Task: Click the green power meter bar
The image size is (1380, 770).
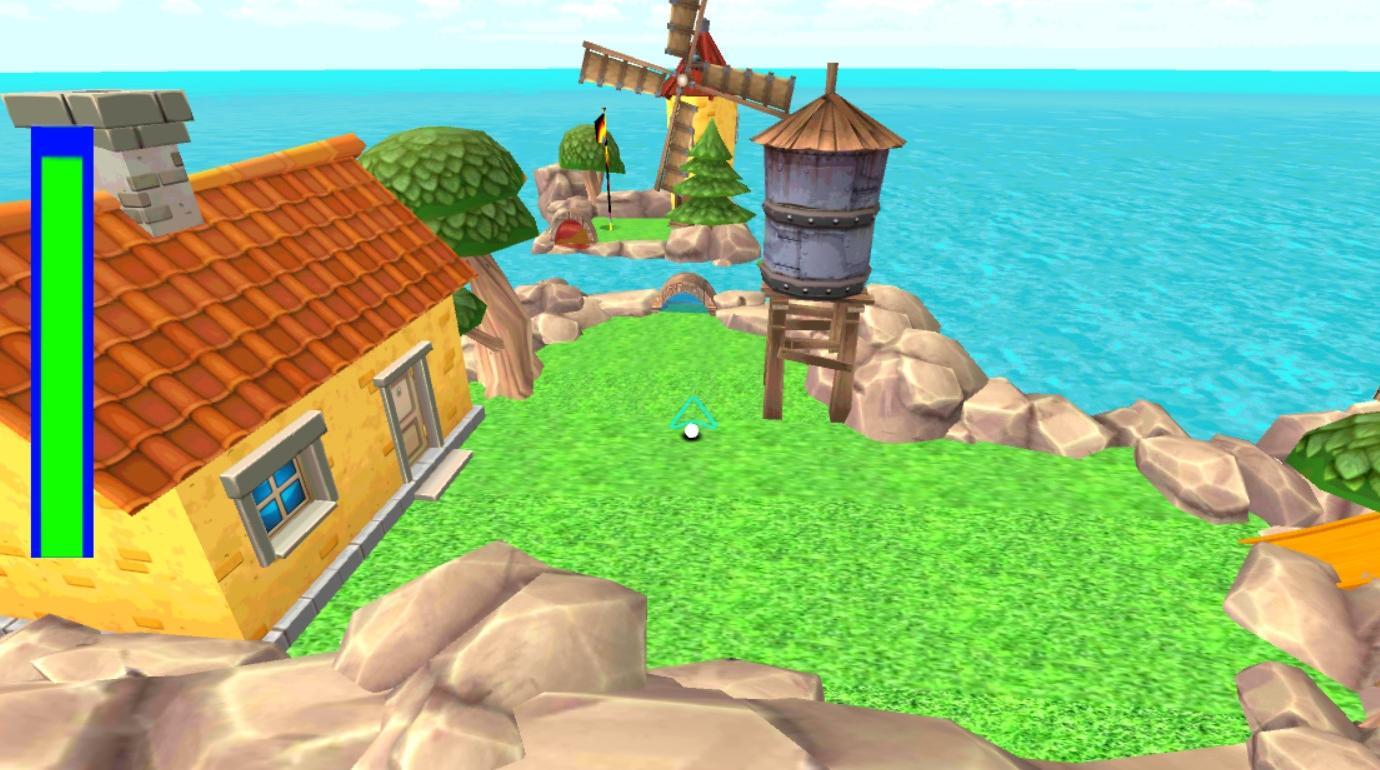Action: pyautogui.click(x=62, y=350)
